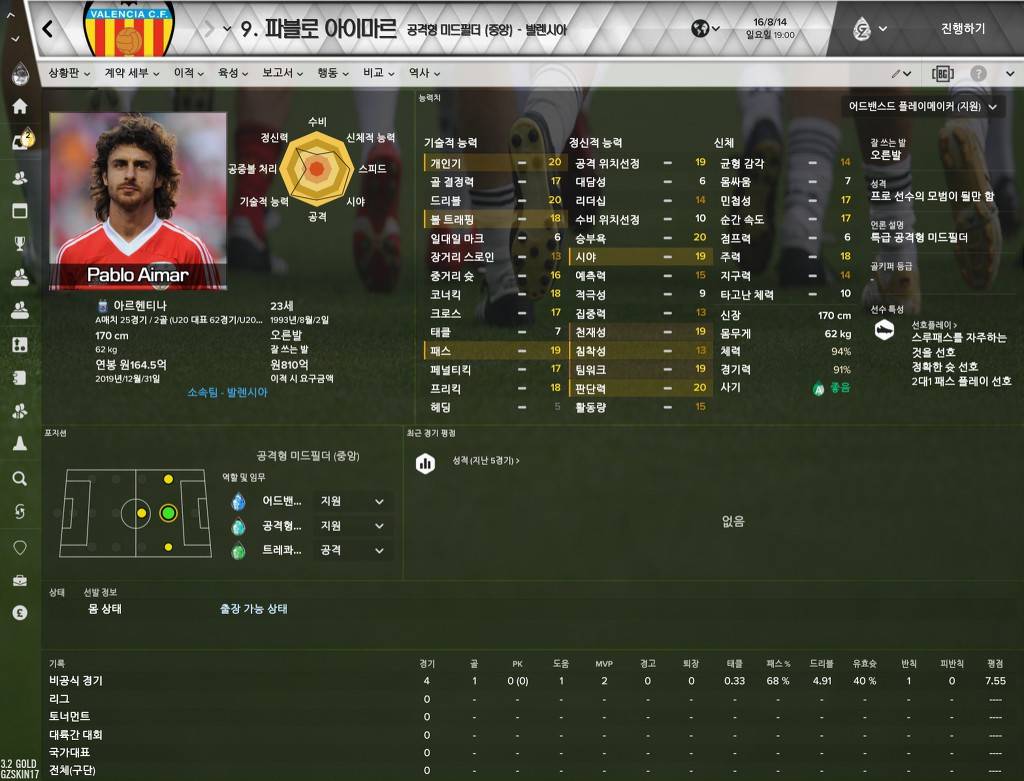Open the search magnifier icon
The image size is (1024, 781).
19,479
